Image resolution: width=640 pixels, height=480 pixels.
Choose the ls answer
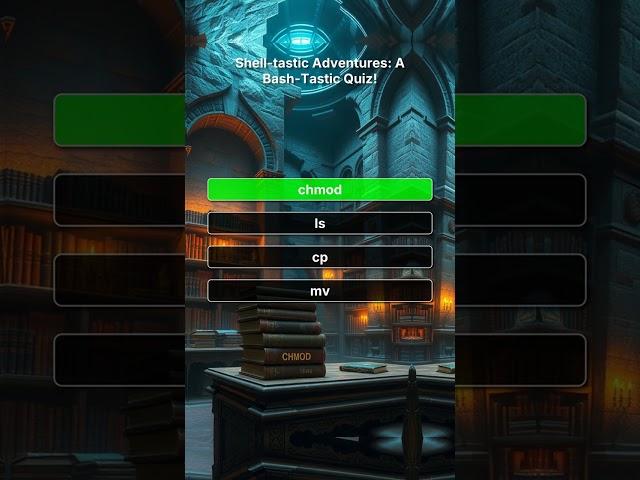click(320, 223)
